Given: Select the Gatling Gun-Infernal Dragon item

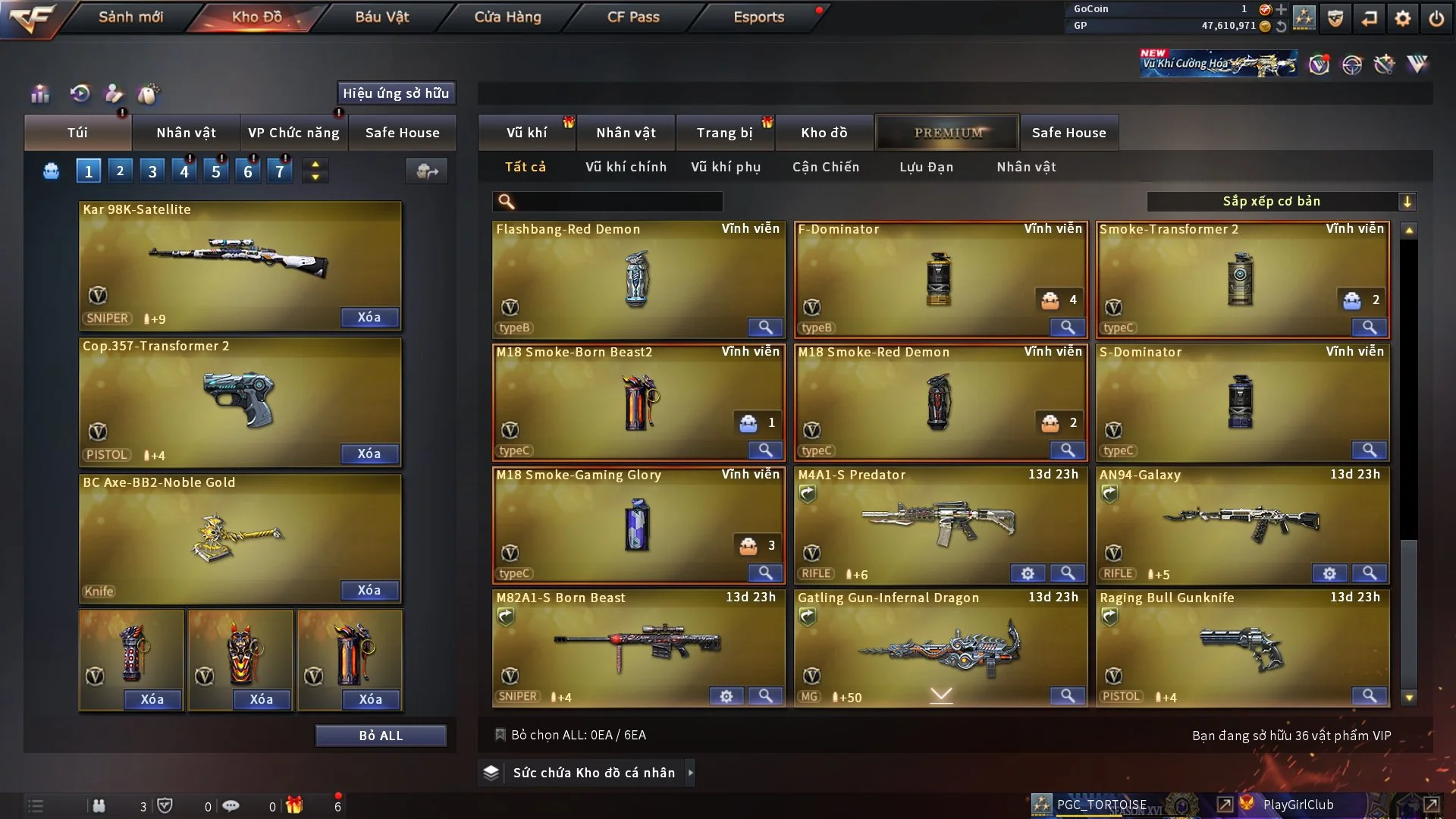Looking at the screenshot, I should (x=940, y=646).
